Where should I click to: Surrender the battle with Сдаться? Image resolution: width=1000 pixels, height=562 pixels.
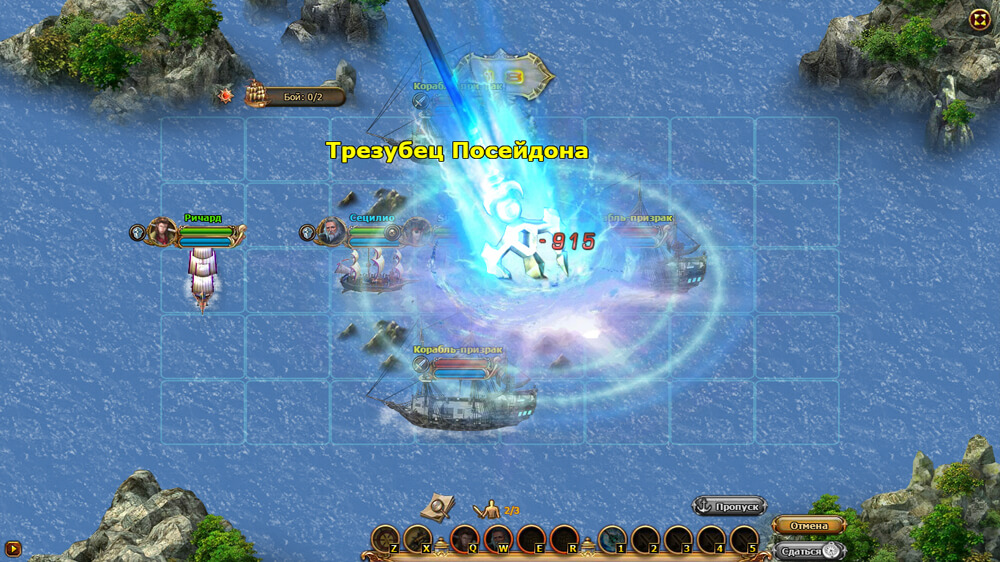coord(808,551)
